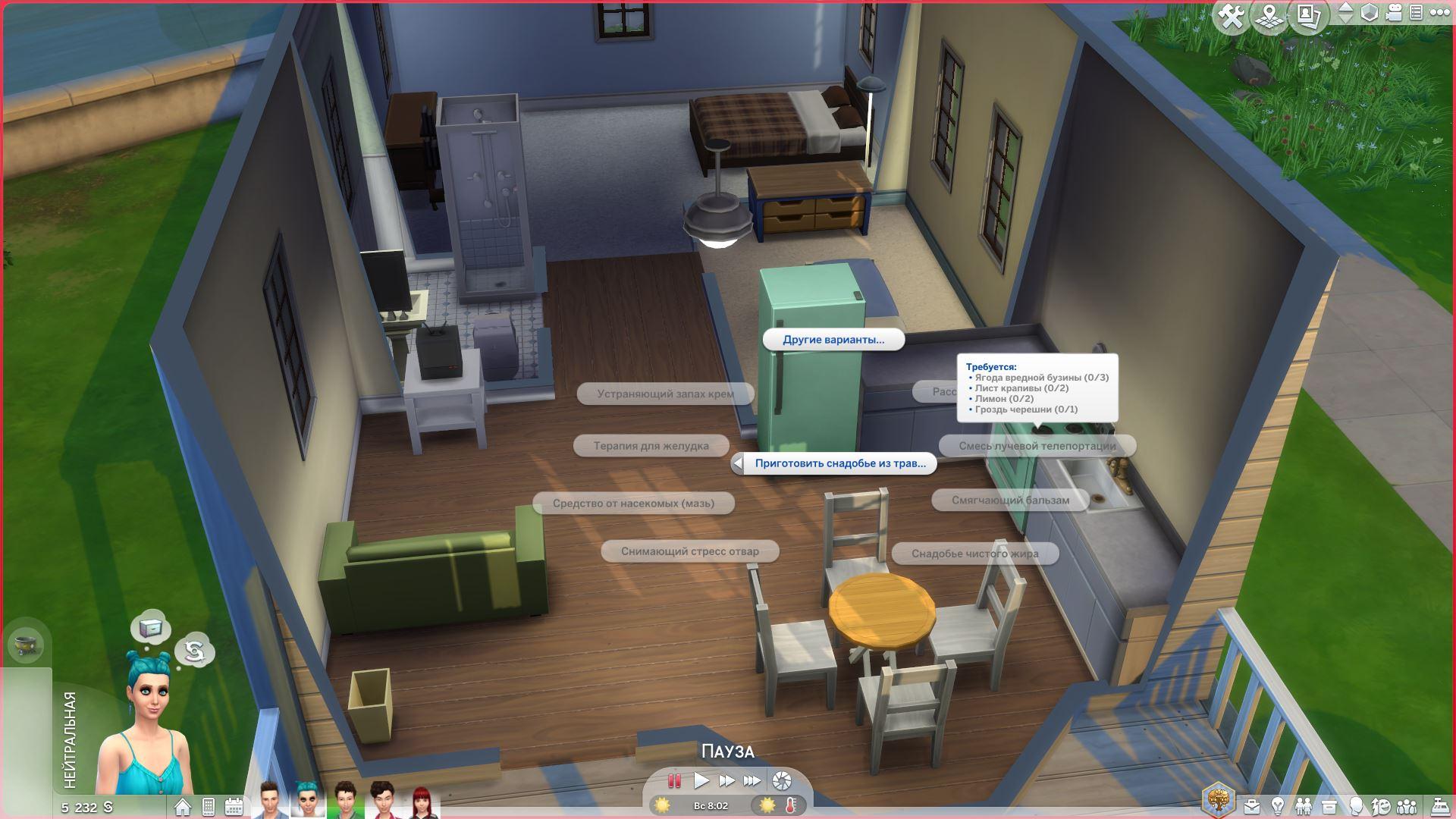Select 'Смесь лучевой телепортации' recipe
This screenshot has height=819, width=1456.
[x=1037, y=446]
